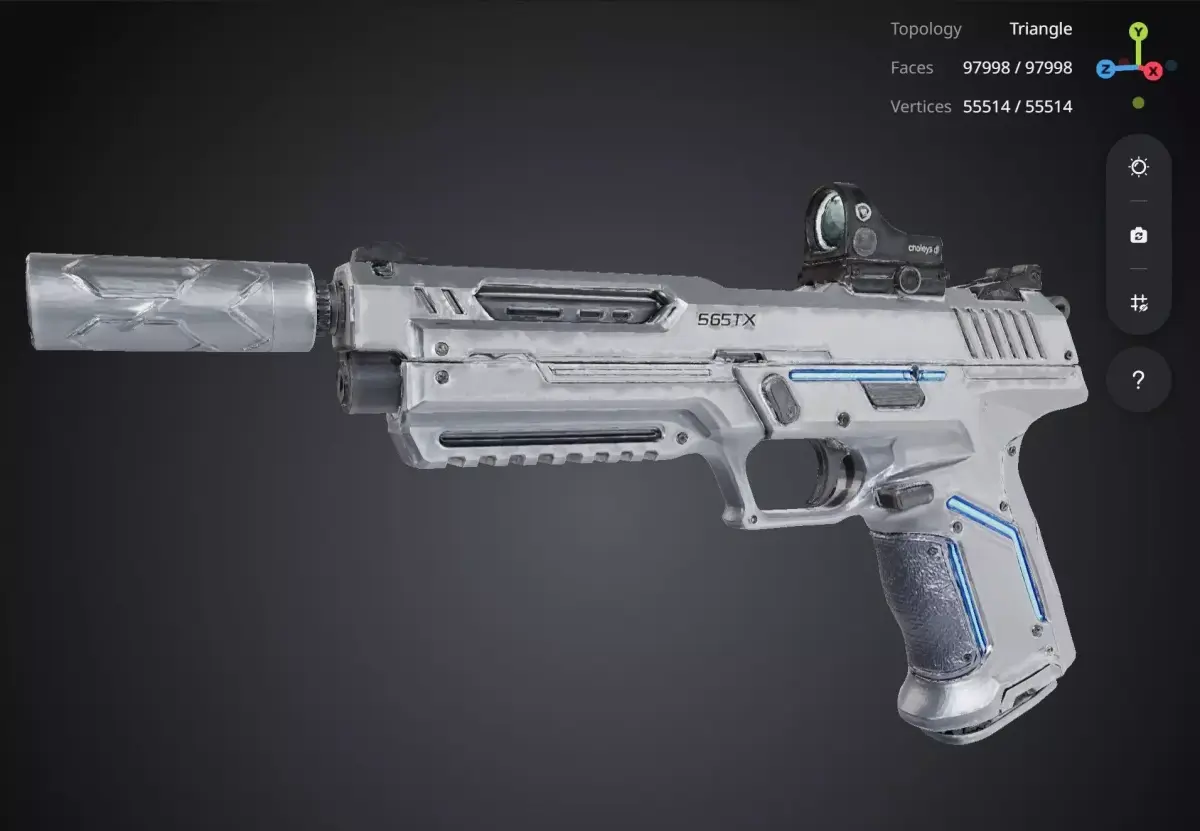The height and width of the screenshot is (831, 1200).
Task: Open the question mark help button
Action: [1138, 380]
